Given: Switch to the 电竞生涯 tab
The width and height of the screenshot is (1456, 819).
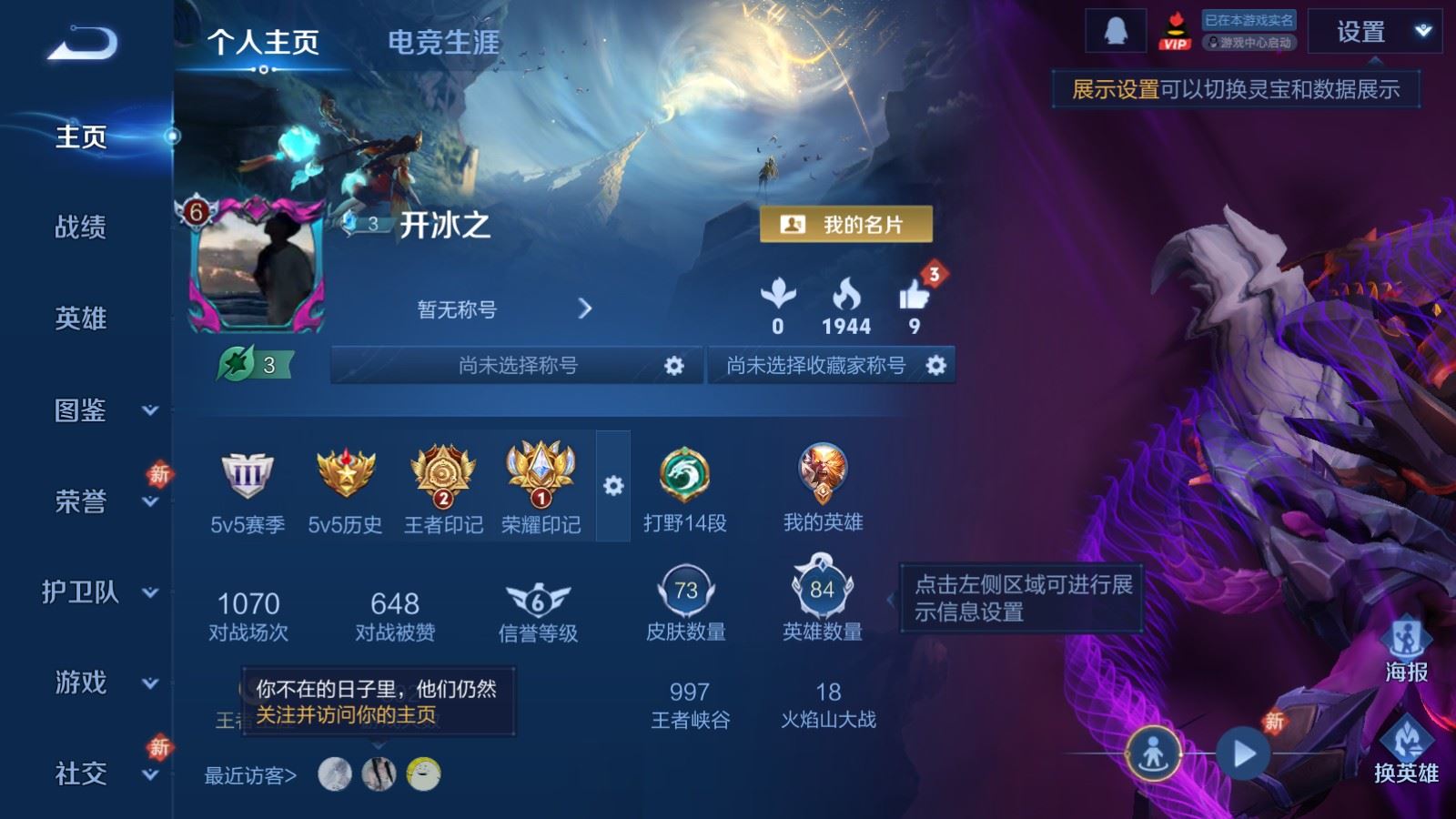Looking at the screenshot, I should [x=445, y=43].
